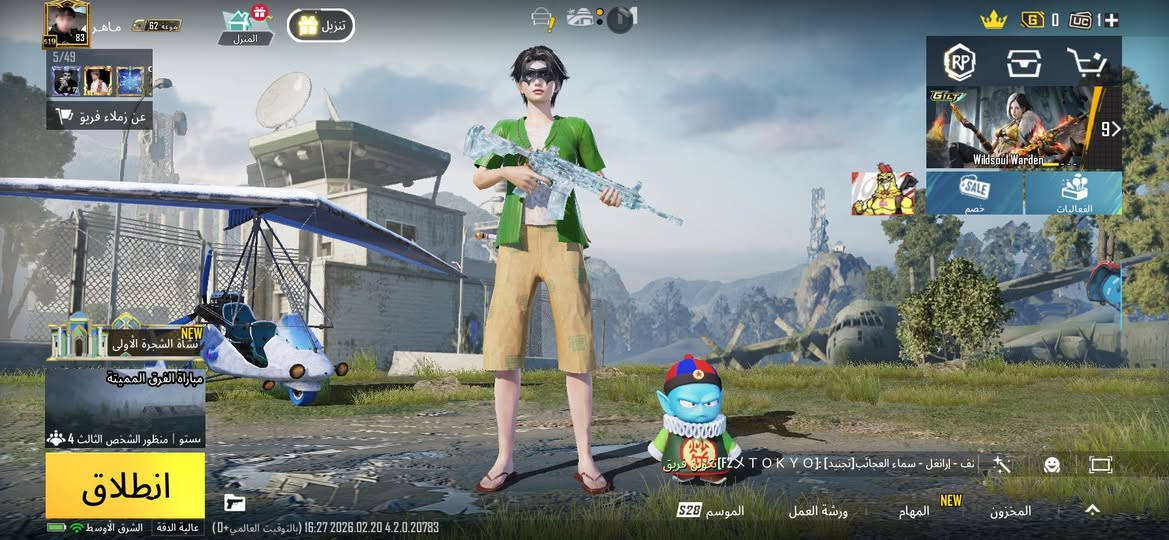The height and width of the screenshot is (540, 1169).
Task: Tap the تنزيل download gift button
Action: (321, 26)
